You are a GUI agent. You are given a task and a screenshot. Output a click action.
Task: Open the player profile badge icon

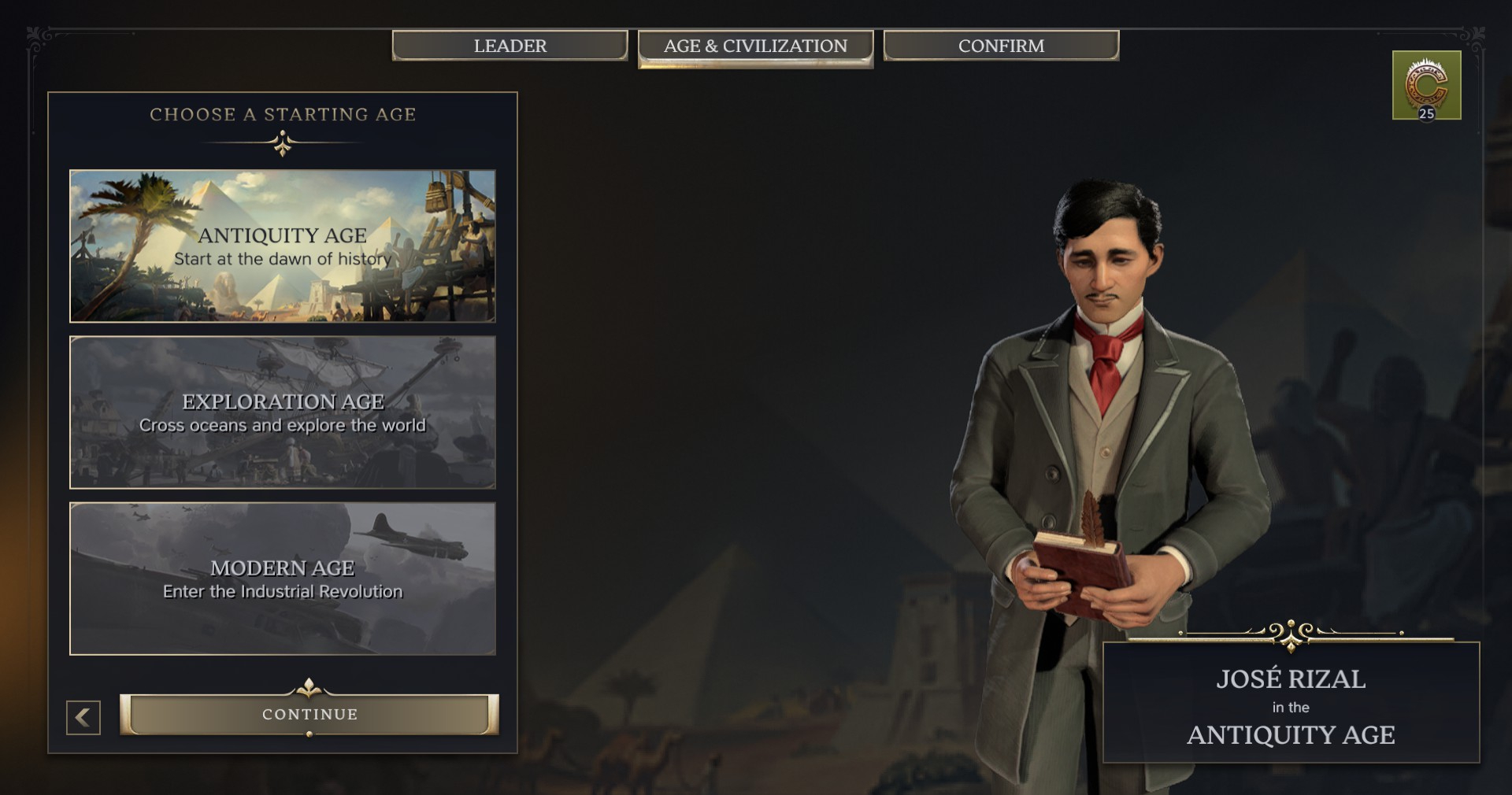(x=1426, y=85)
